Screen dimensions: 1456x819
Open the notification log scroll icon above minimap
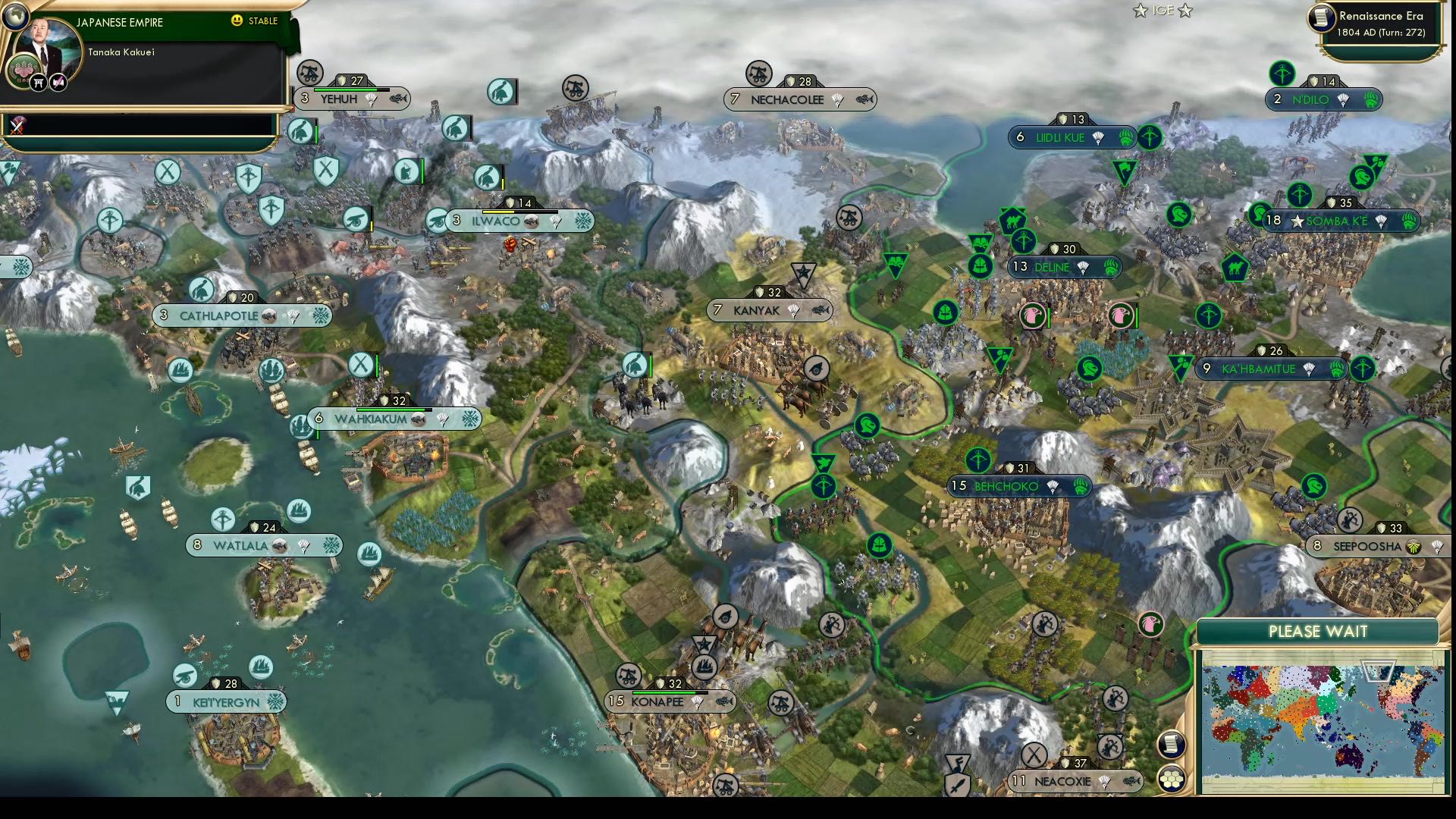point(1172,744)
